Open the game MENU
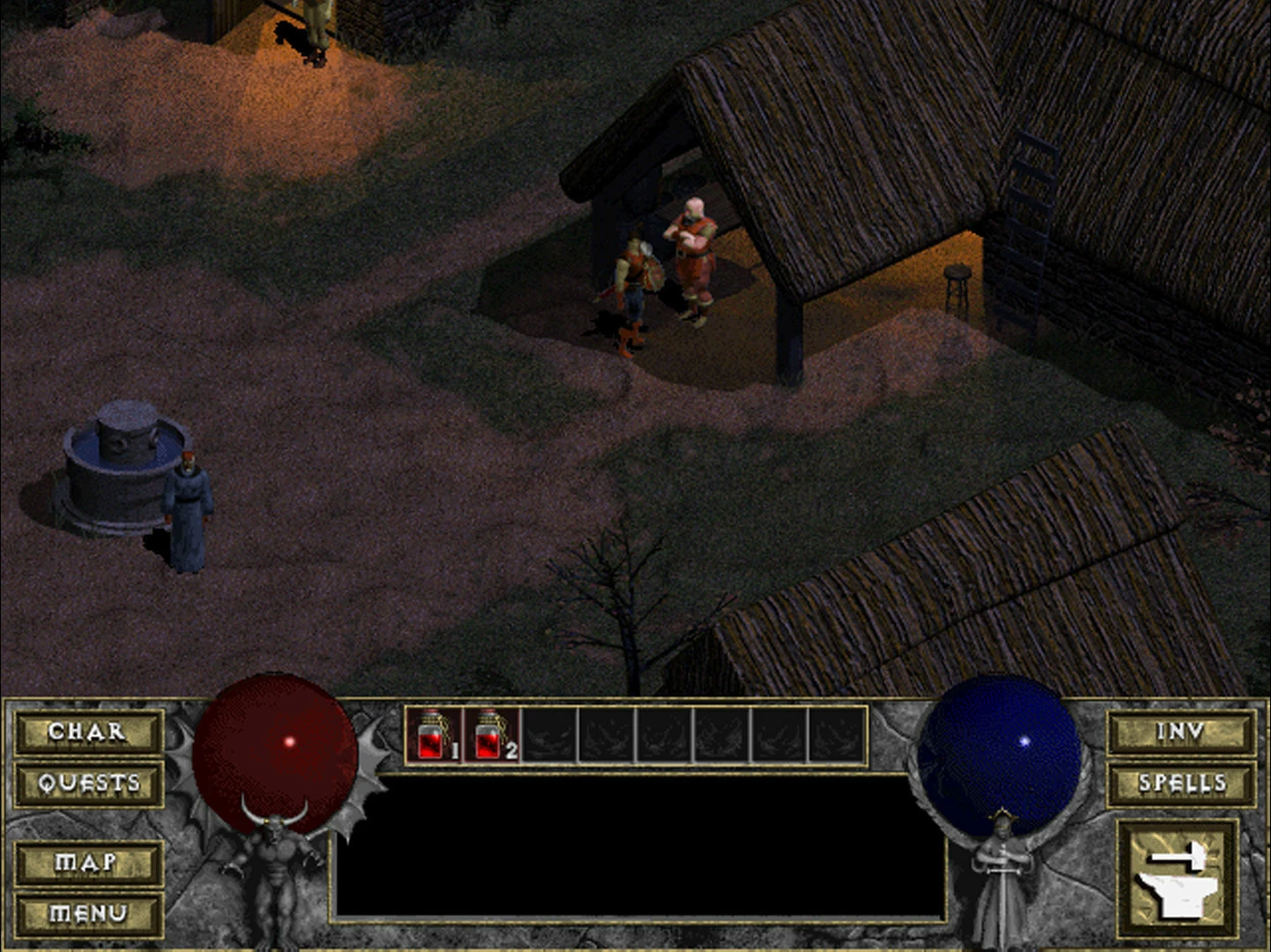Image resolution: width=1271 pixels, height=952 pixels. [x=88, y=913]
